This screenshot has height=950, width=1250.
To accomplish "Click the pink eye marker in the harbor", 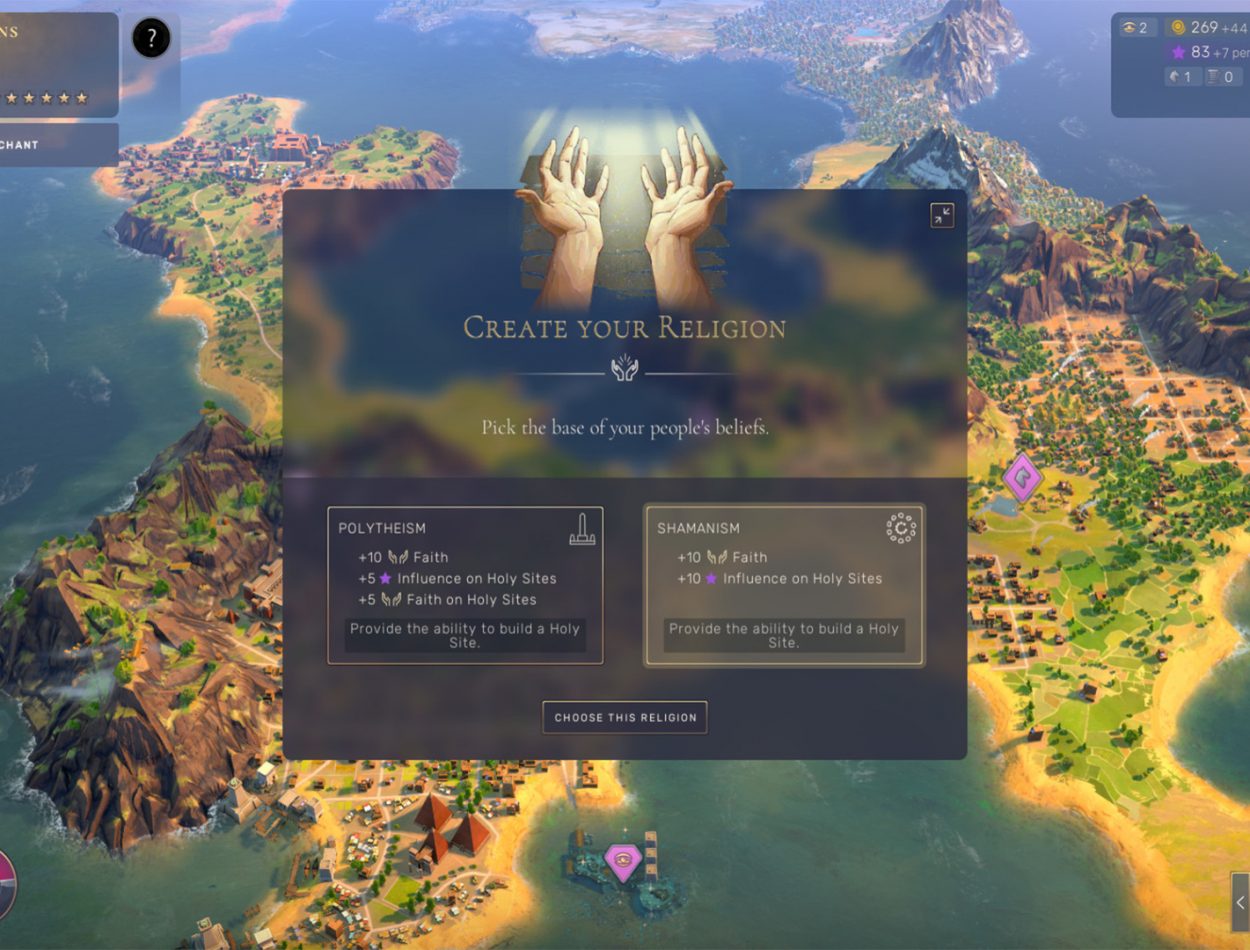I will (622, 861).
